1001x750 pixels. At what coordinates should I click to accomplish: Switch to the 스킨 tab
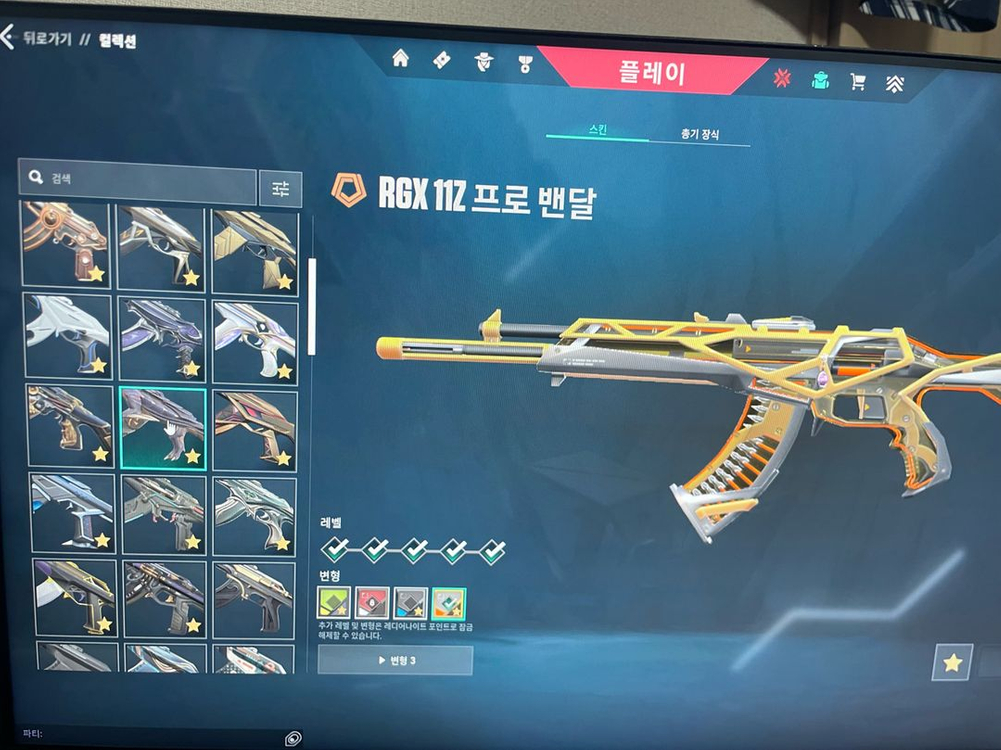tap(597, 131)
